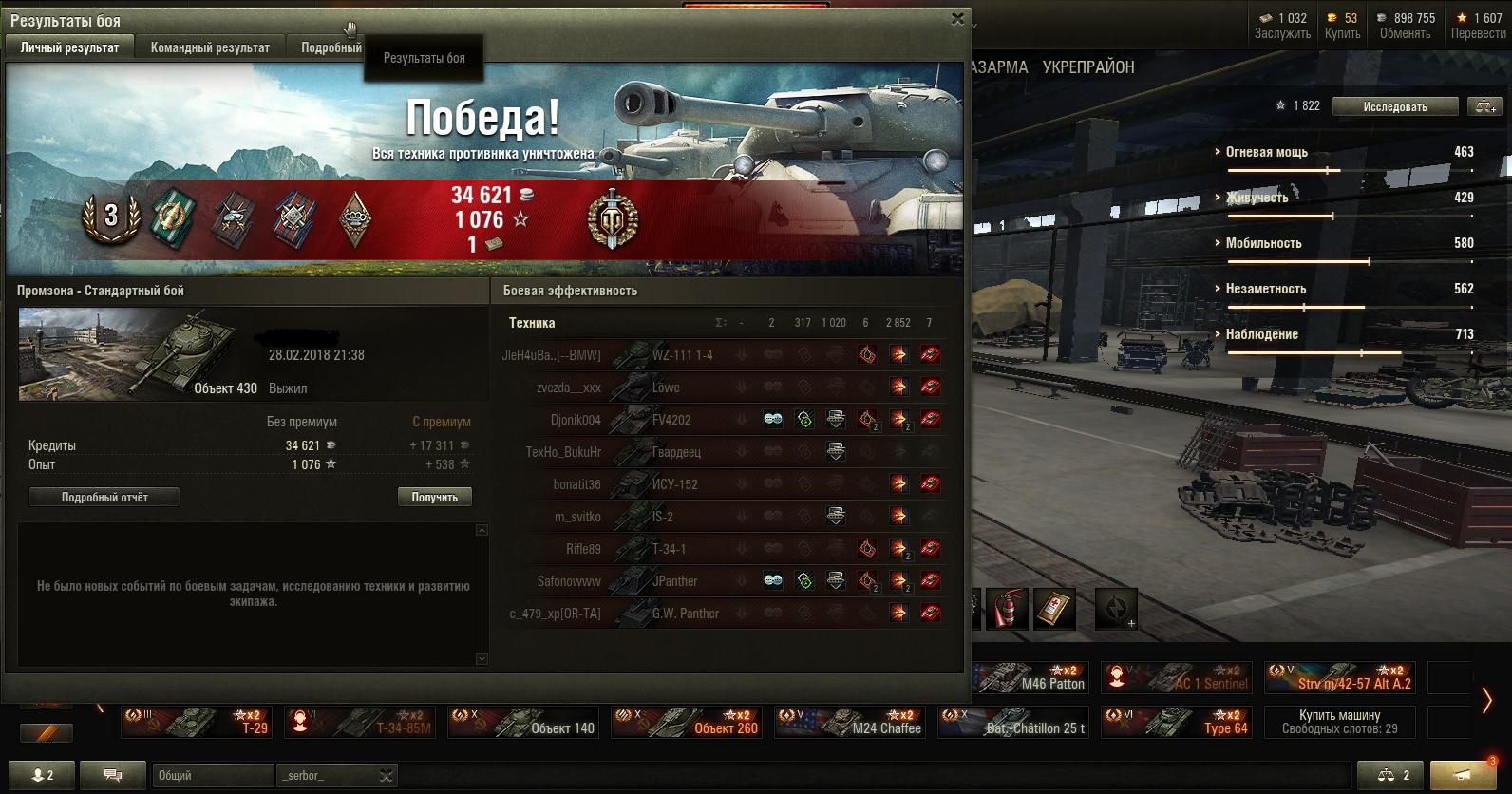Close the _serbor_ chat tab
Viewport: 1512px width, 794px height.
click(x=386, y=776)
